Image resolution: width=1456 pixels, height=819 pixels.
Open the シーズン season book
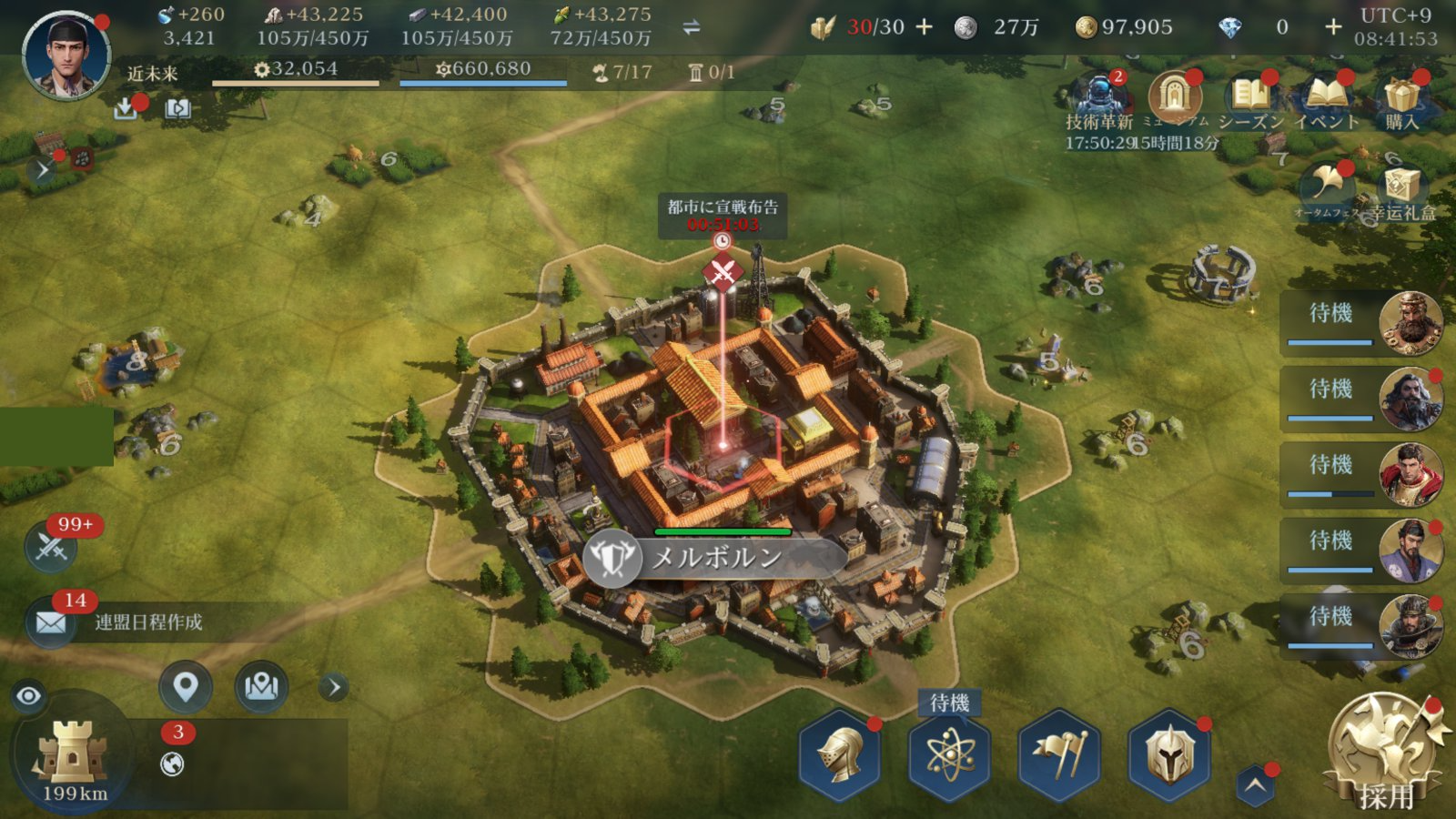[x=1251, y=97]
